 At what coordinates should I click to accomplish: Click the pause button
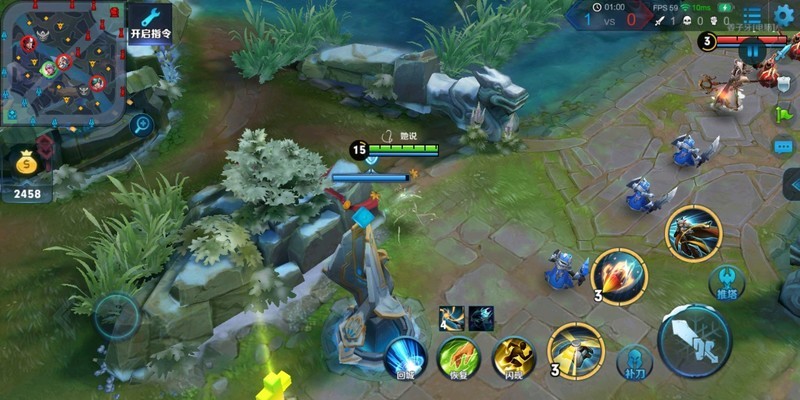[x=752, y=50]
